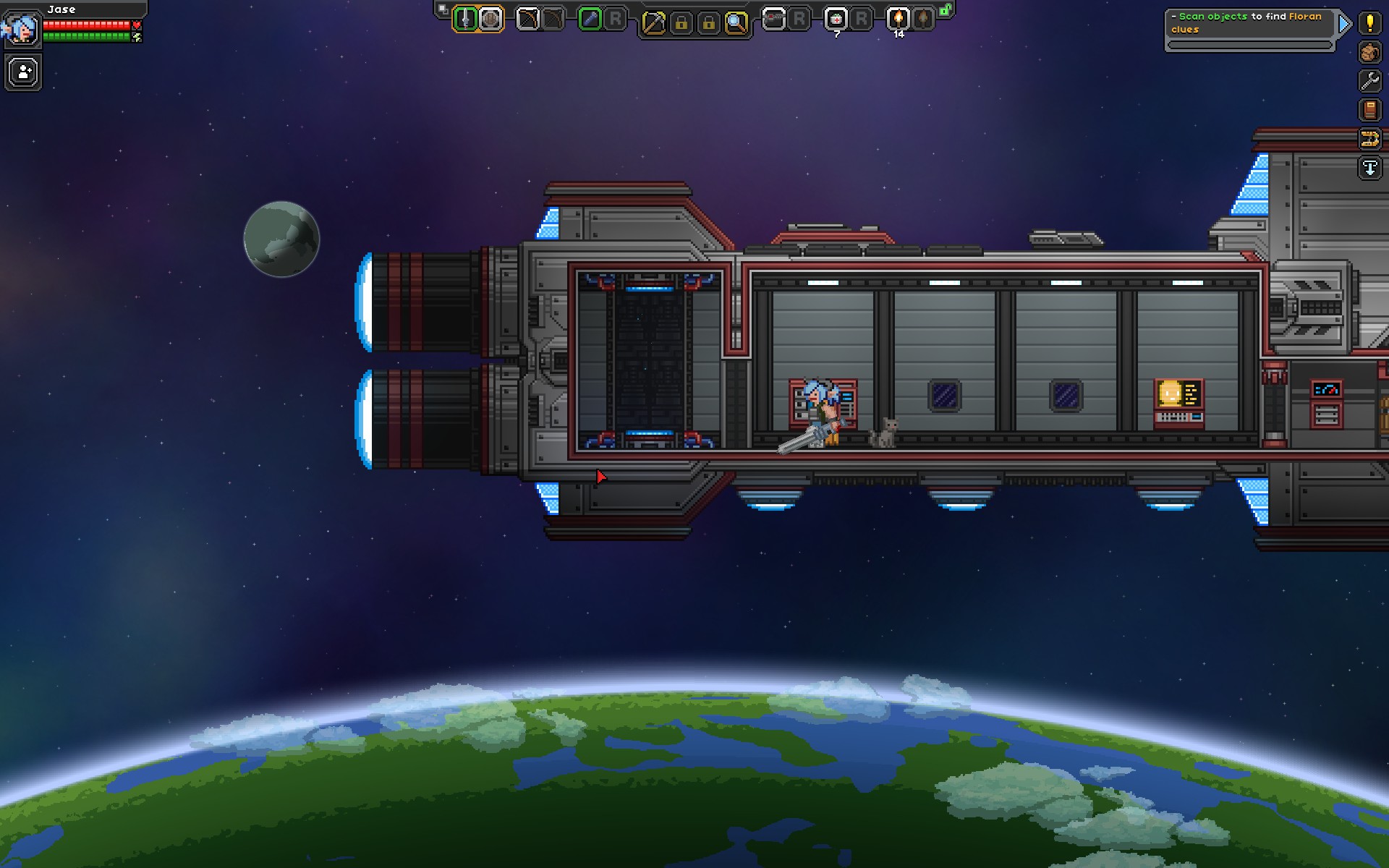The width and height of the screenshot is (1389, 868).
Task: Open the quest journal exclamation icon
Action: (1369, 23)
